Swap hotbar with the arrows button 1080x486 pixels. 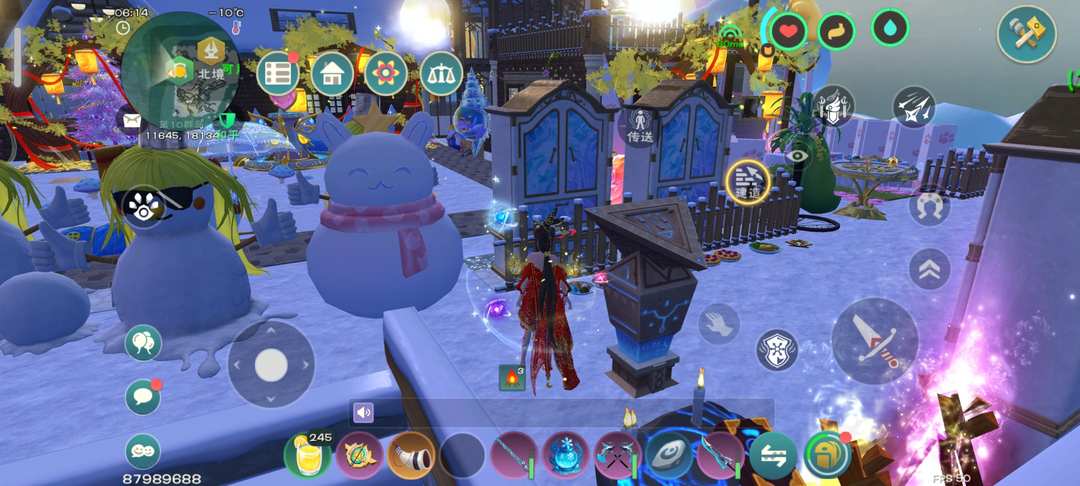point(773,456)
